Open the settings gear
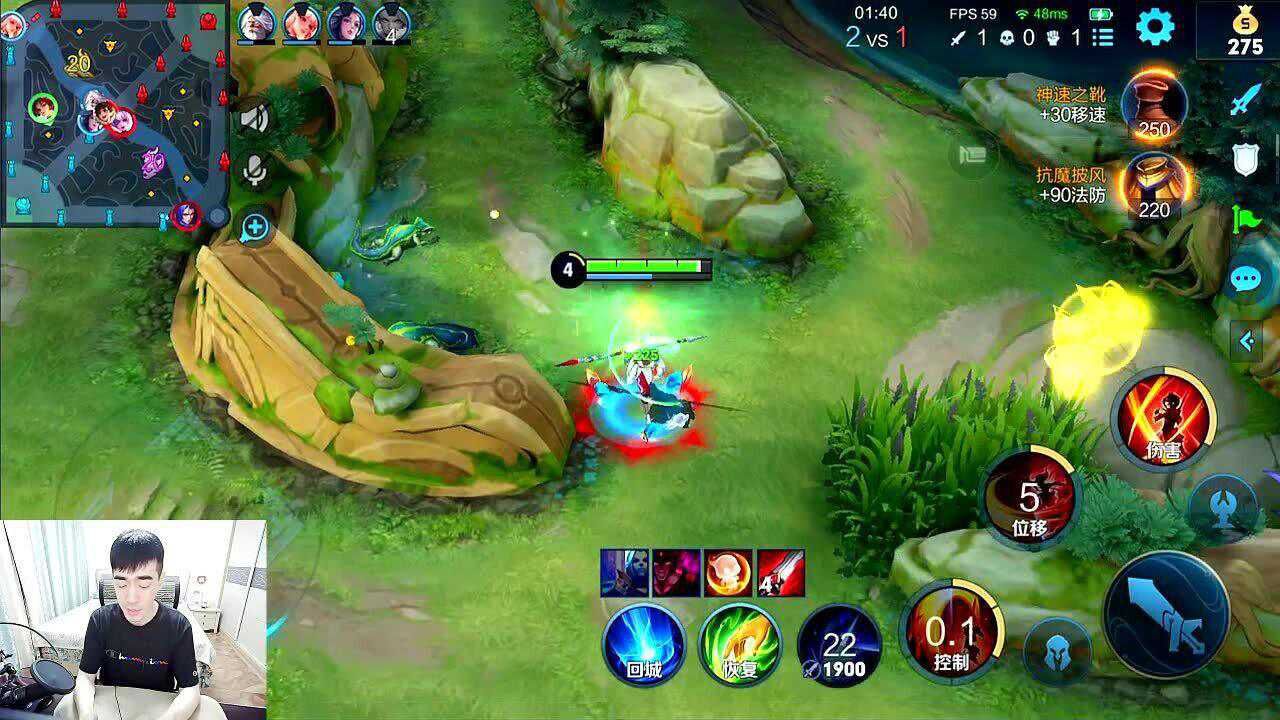This screenshot has width=1280, height=720. coord(1155,27)
